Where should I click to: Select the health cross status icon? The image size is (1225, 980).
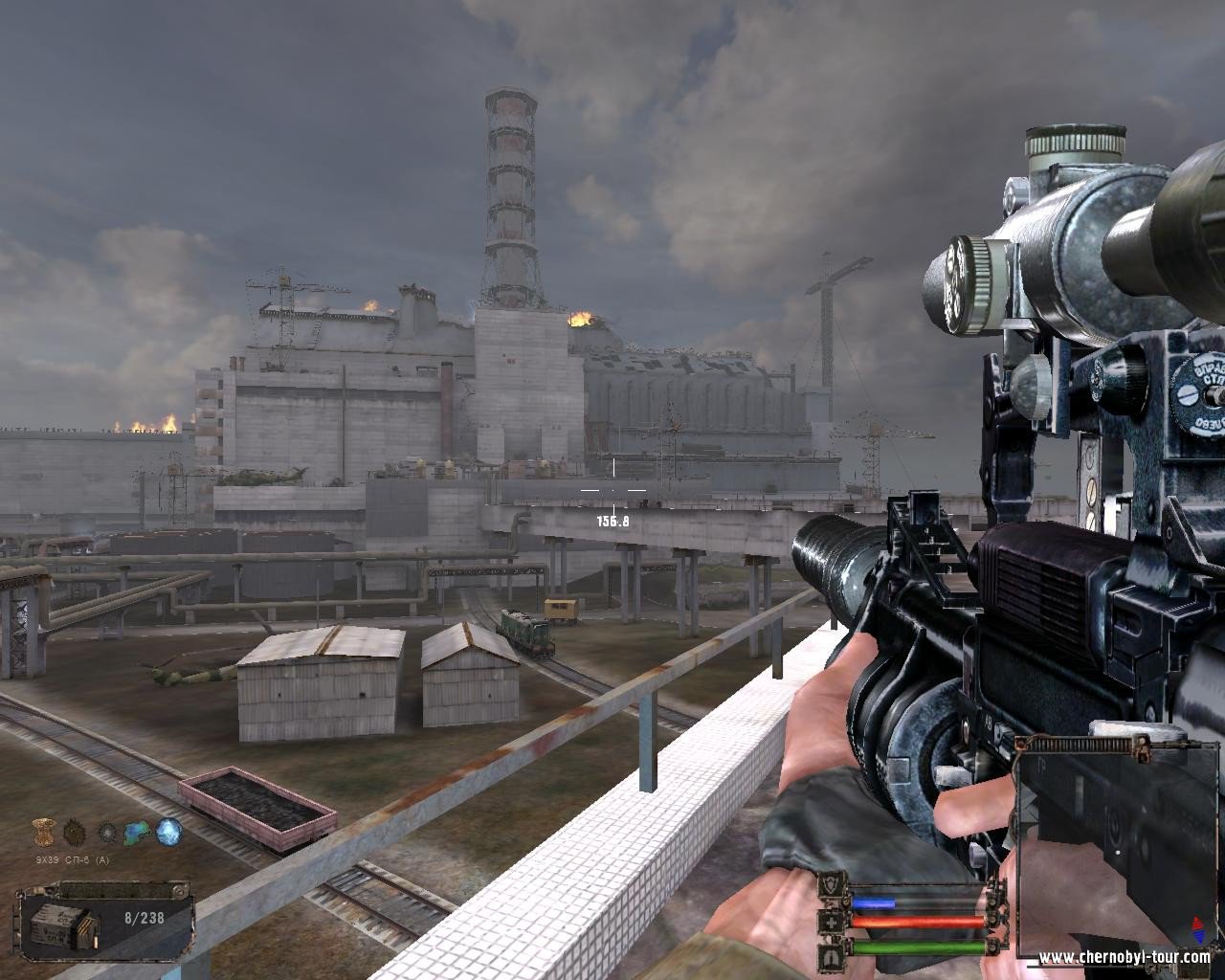pyautogui.click(x=832, y=924)
